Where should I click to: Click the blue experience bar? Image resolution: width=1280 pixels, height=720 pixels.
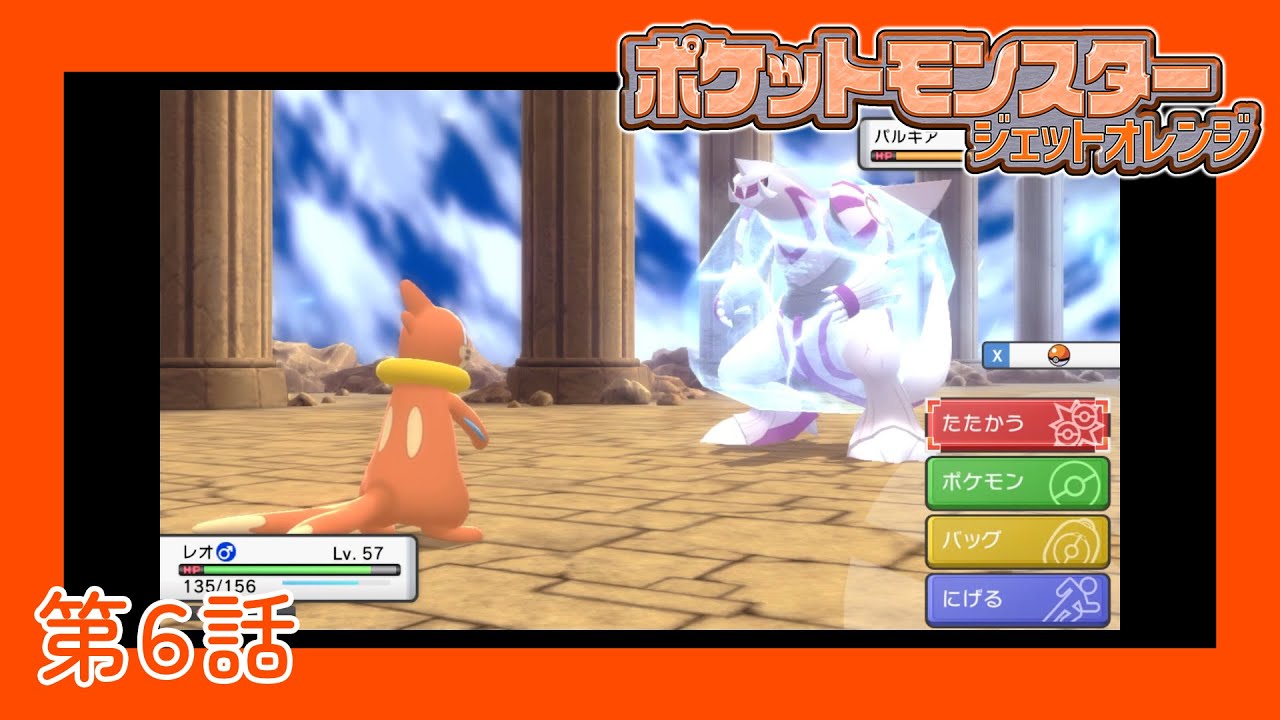pos(319,583)
